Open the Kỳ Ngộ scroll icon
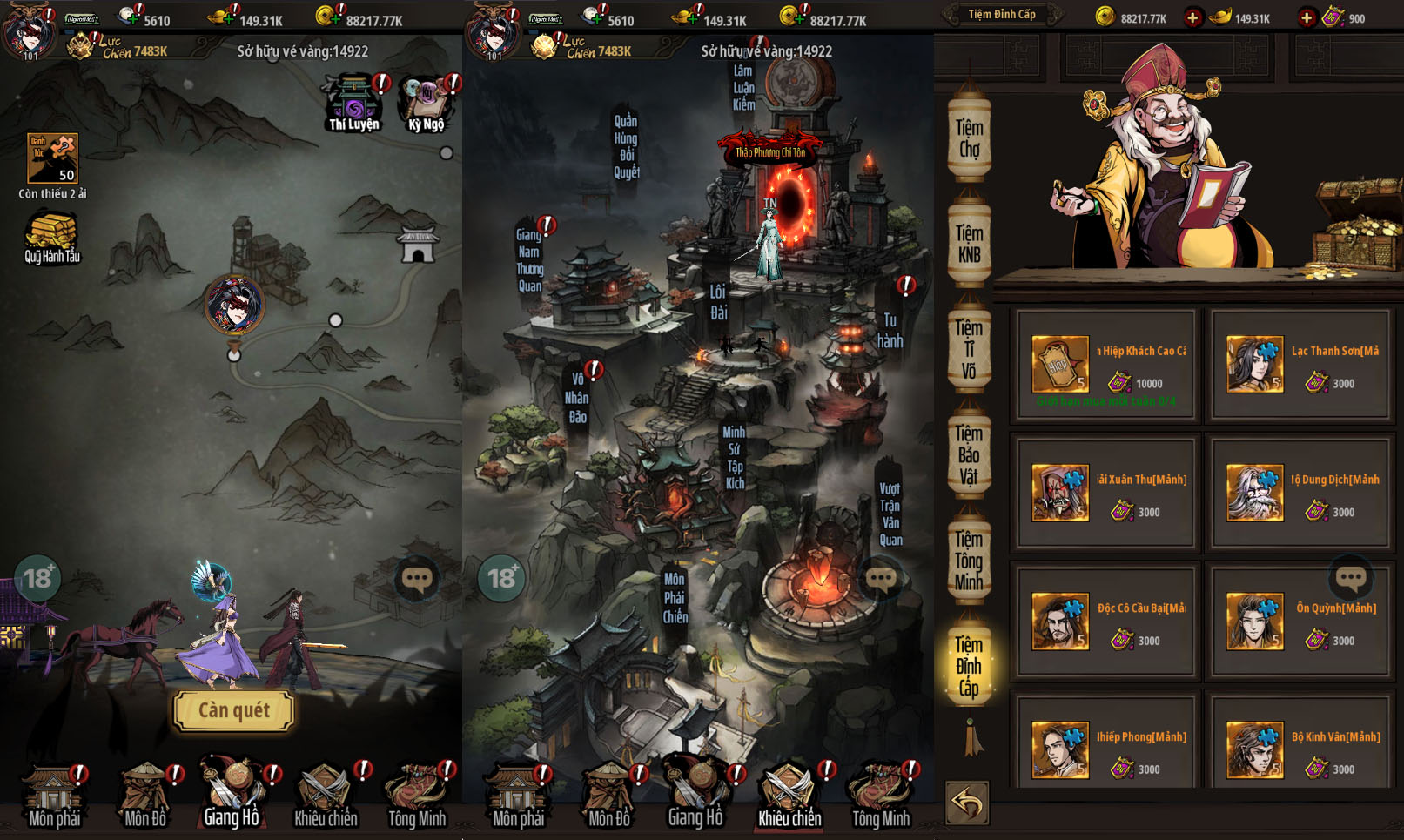The width and height of the screenshot is (1404, 840). (x=426, y=103)
